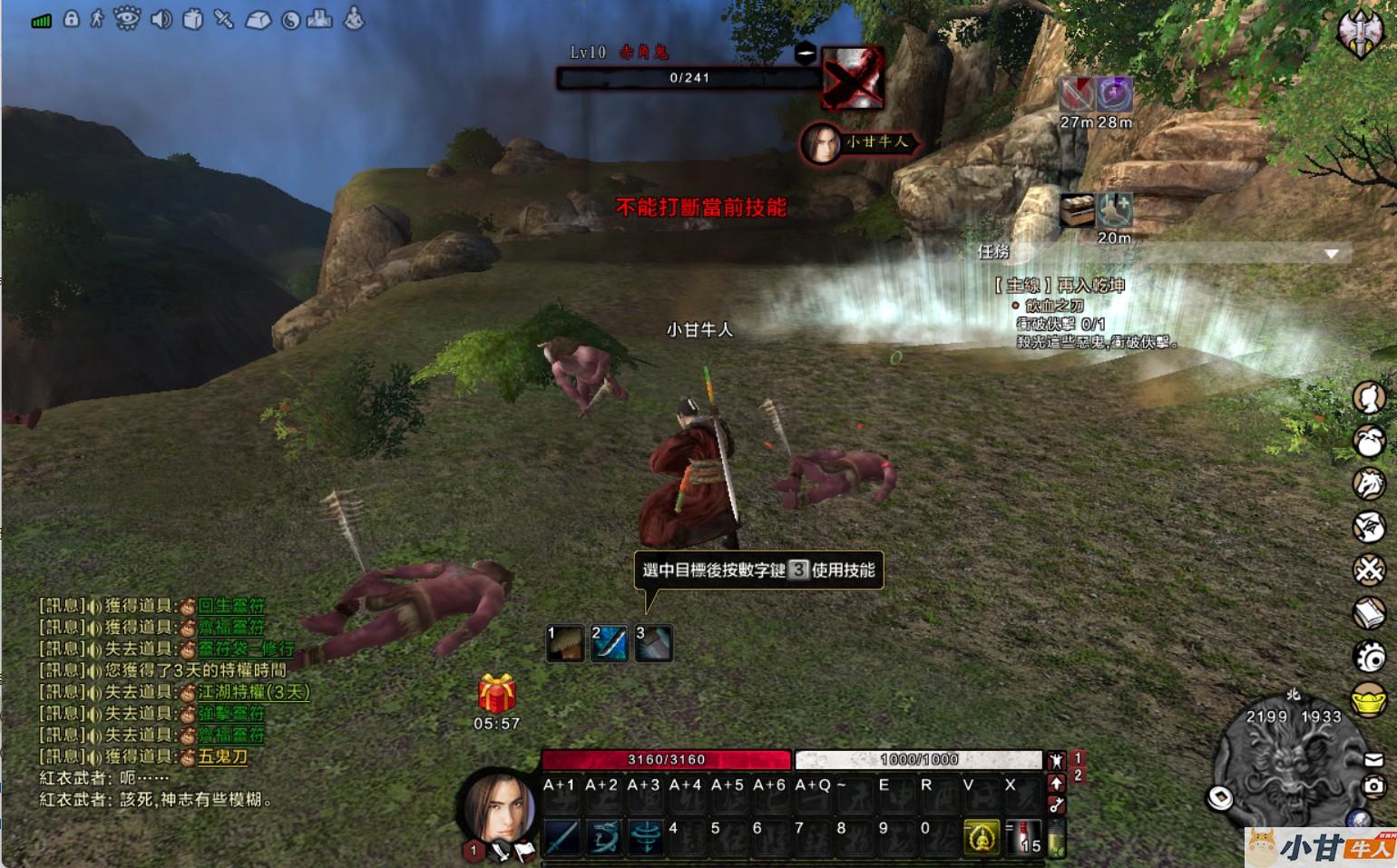Select the 再入乾坤 main quest entry
Viewport: 1397px width, 868px height.
point(1060,286)
